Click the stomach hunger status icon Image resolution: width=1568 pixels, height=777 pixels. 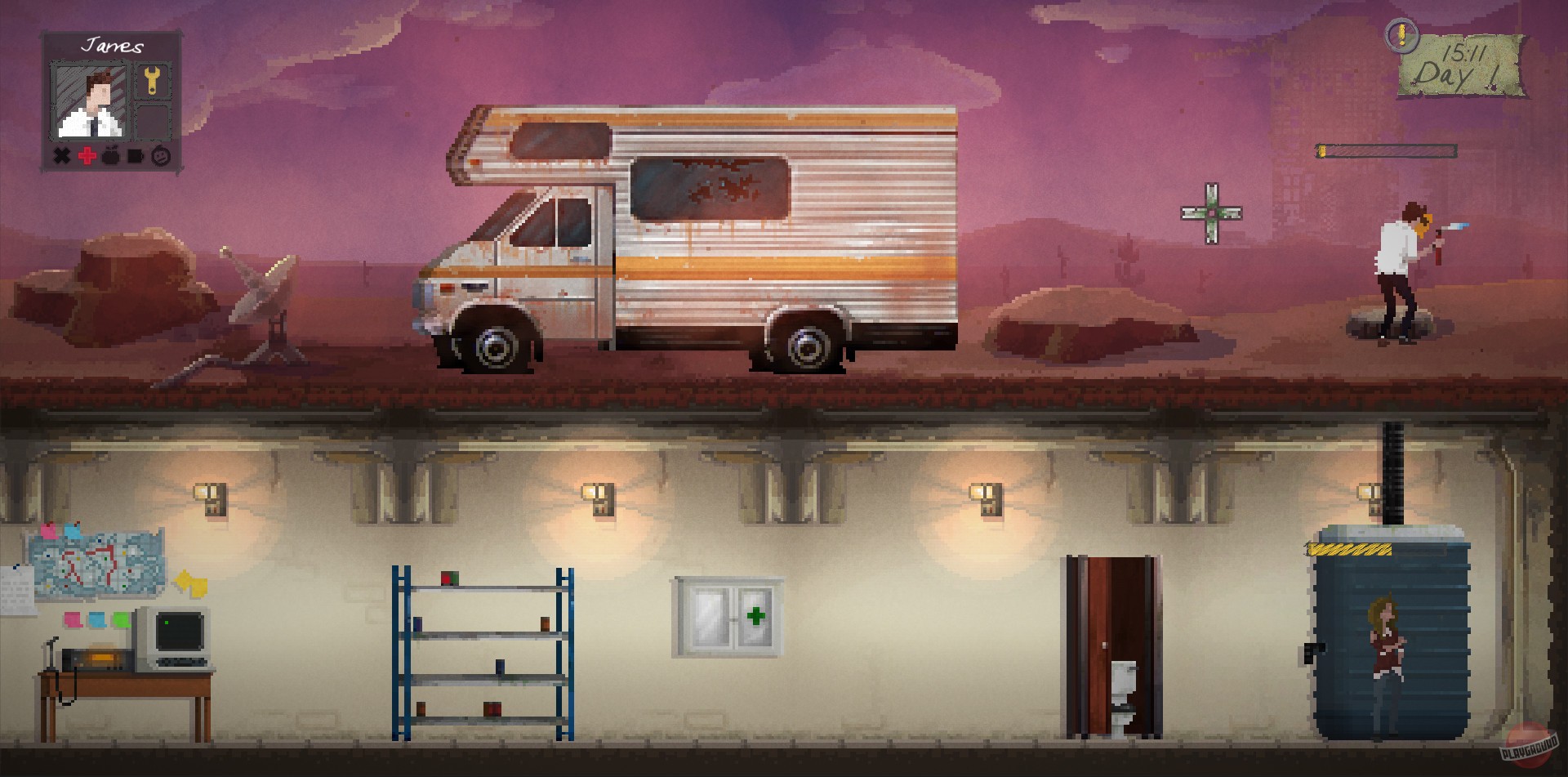coord(111,155)
